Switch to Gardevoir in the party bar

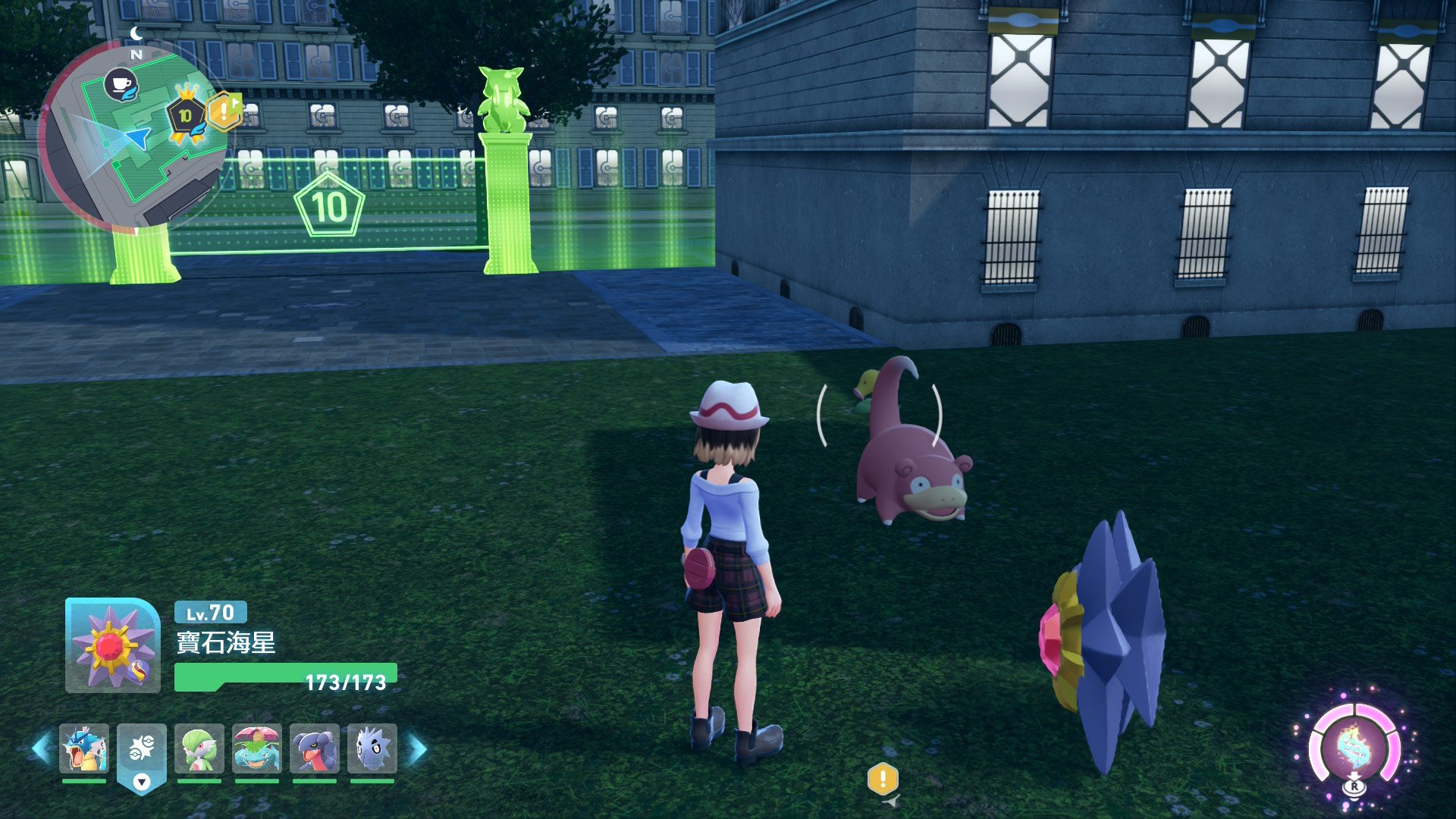pyautogui.click(x=199, y=748)
